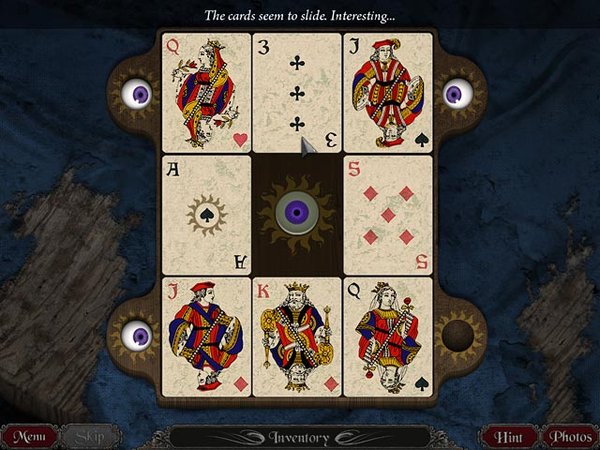Open the Inventory bar

pos(299,436)
